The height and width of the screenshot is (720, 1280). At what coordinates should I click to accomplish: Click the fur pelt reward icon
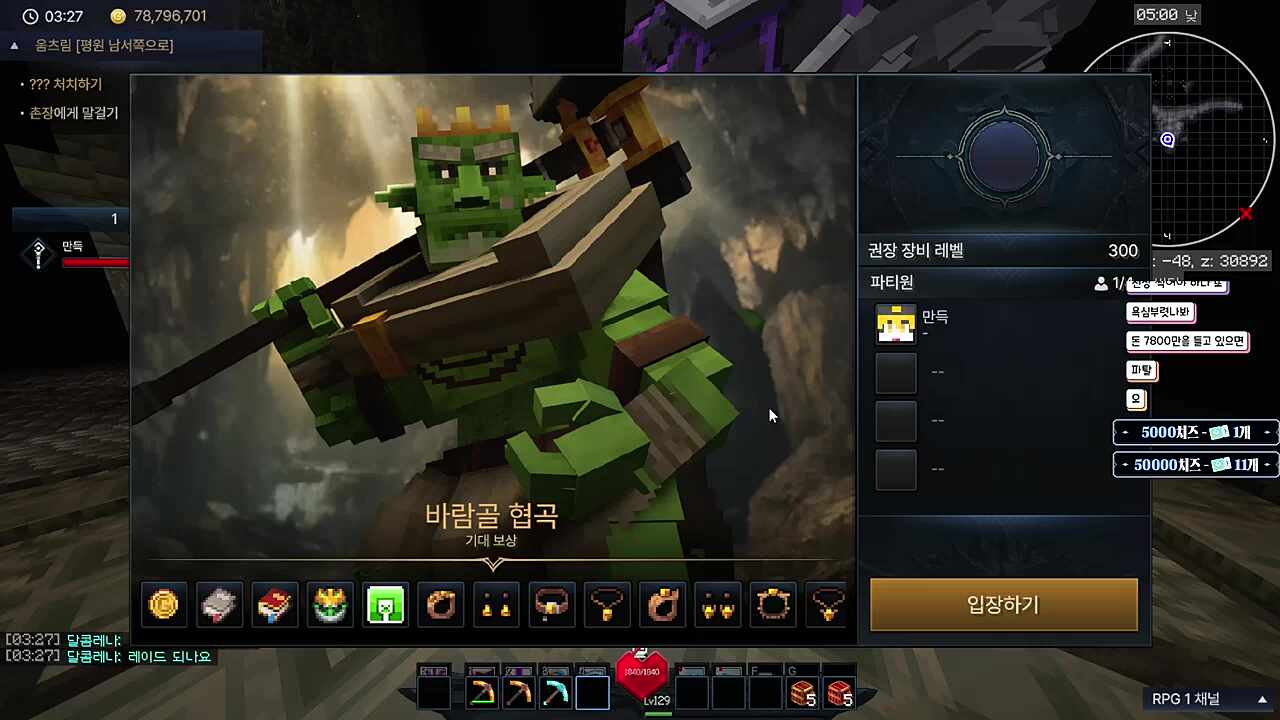pos(219,604)
